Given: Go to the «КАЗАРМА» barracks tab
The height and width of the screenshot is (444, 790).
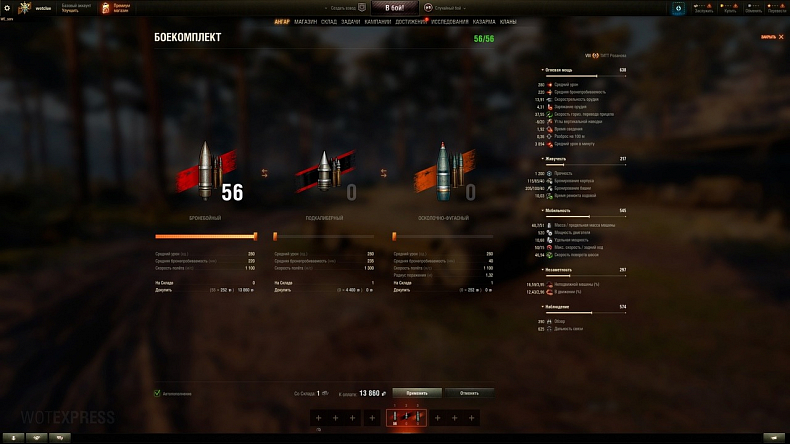Looking at the screenshot, I should click(484, 20).
